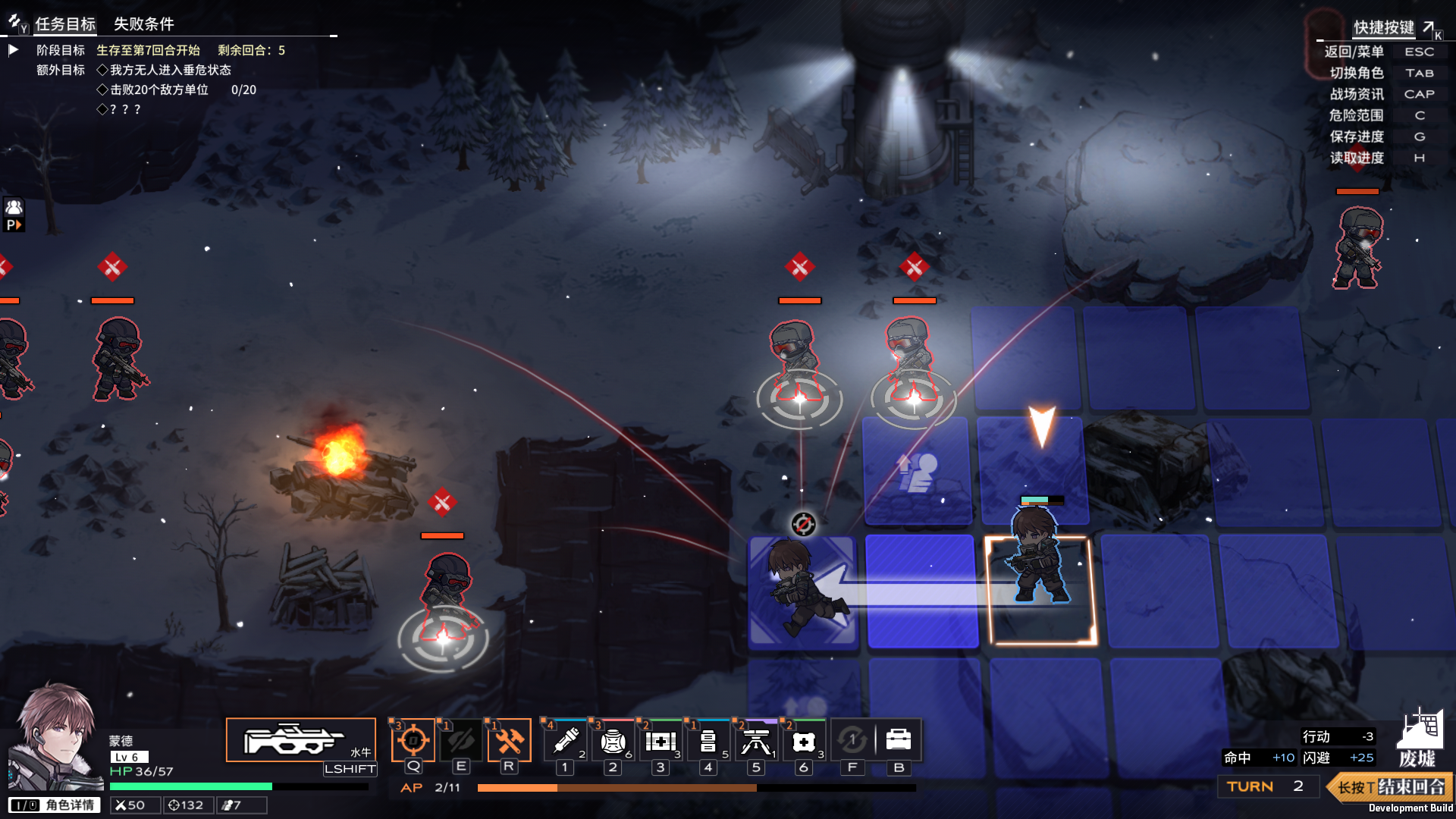Select the highlighted tile with orange brackets
The image size is (1456, 819).
click(x=1040, y=590)
